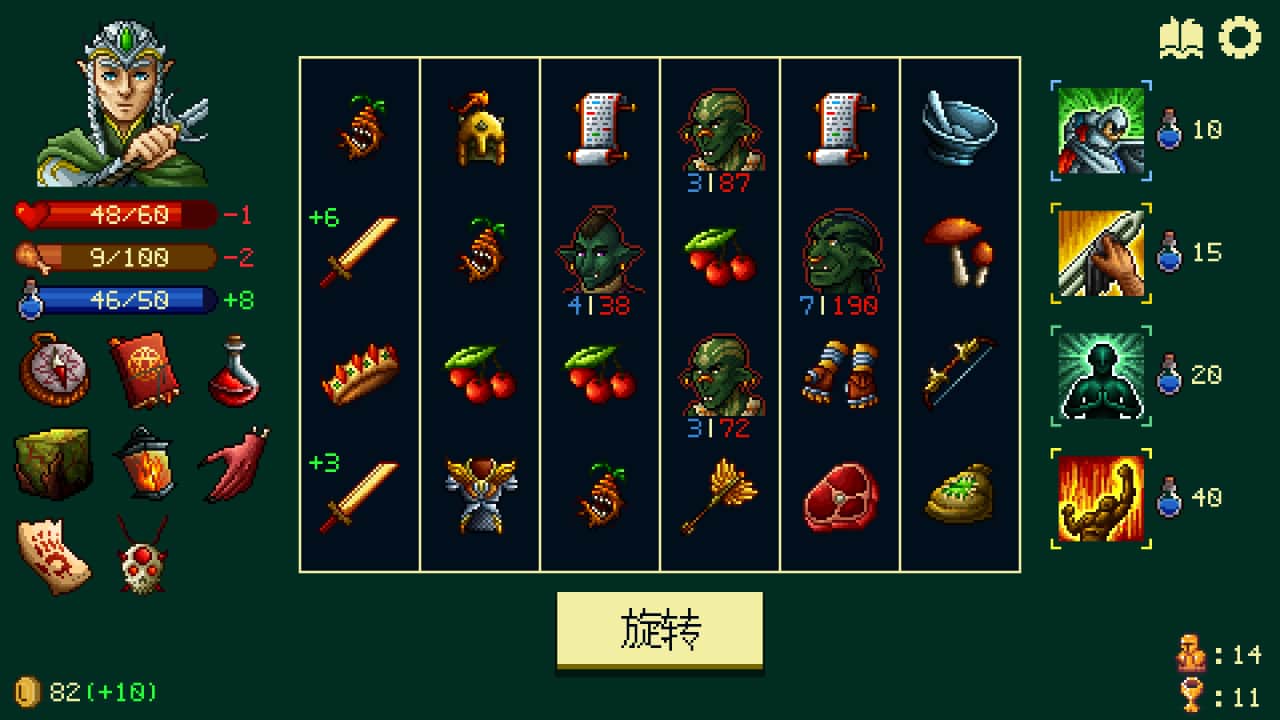1280x720 pixels.
Task: Inspect the bloody hand scroll item
Action: point(55,553)
